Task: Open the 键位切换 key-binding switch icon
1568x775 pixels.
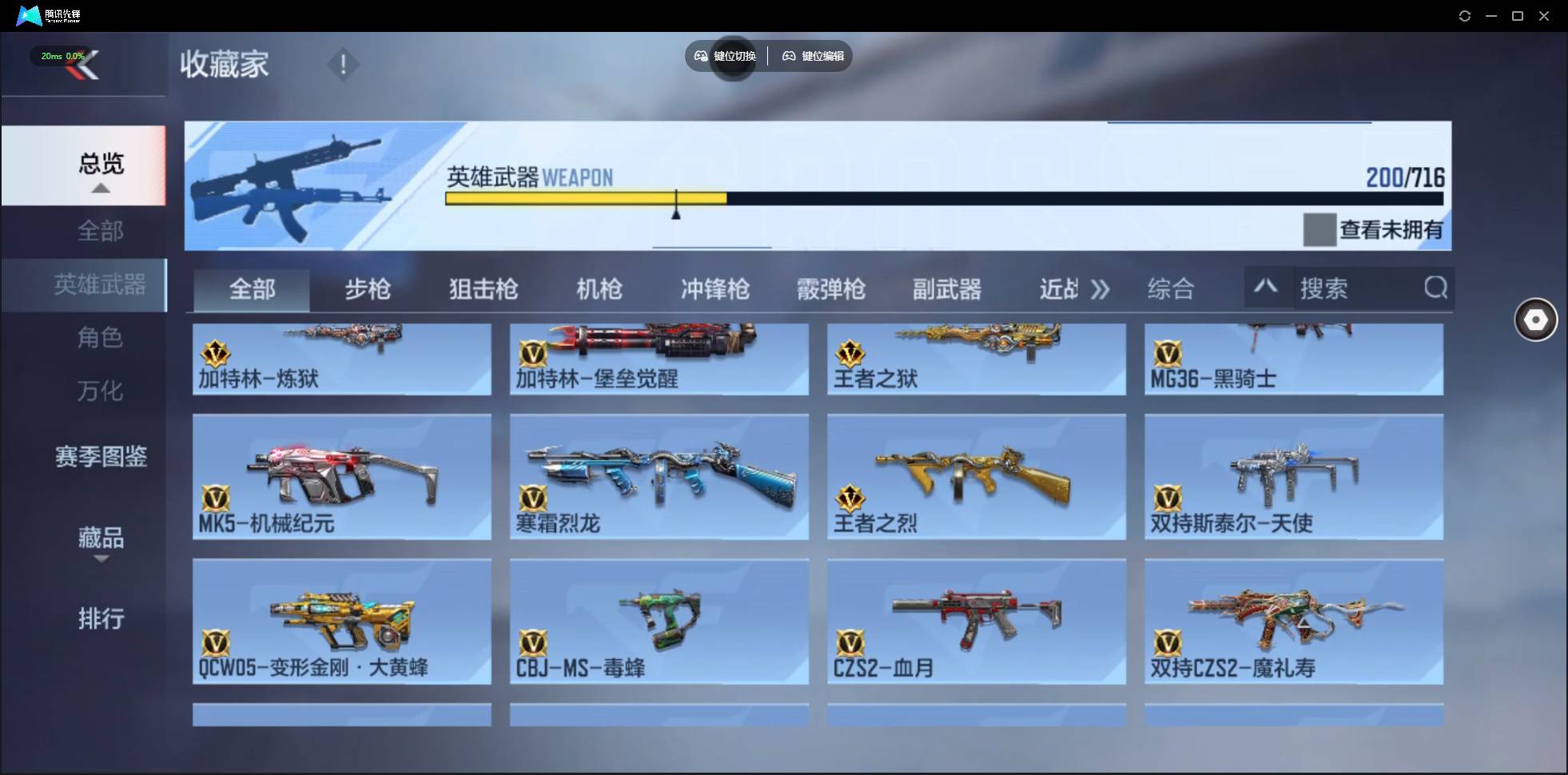Action: [700, 56]
